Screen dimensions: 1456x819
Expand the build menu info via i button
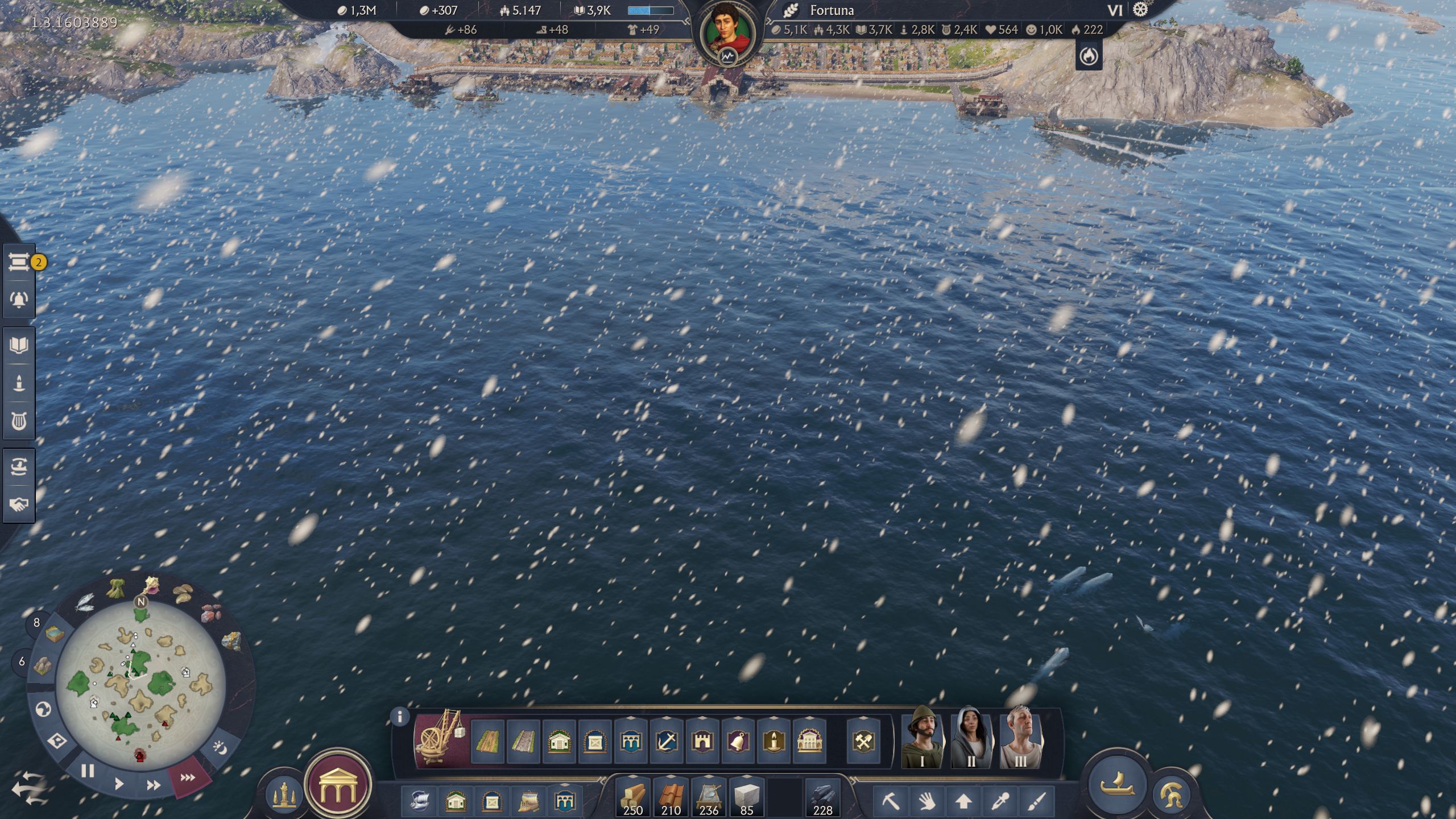(400, 717)
